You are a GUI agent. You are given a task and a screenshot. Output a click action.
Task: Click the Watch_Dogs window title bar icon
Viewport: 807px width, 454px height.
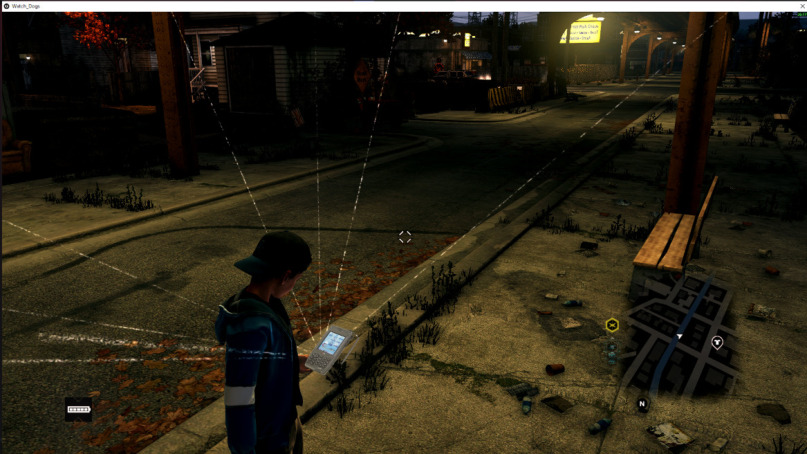point(6,6)
